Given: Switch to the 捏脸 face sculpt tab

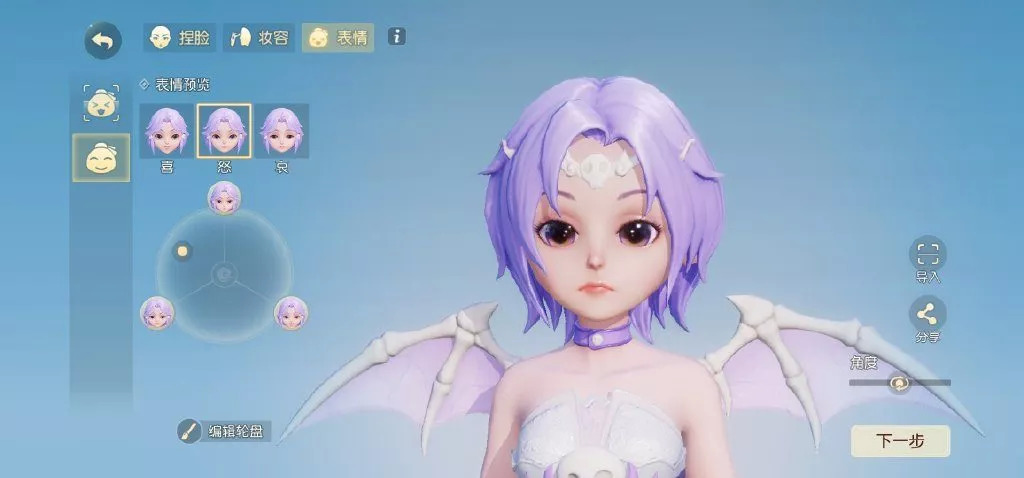Looking at the screenshot, I should click(x=179, y=38).
